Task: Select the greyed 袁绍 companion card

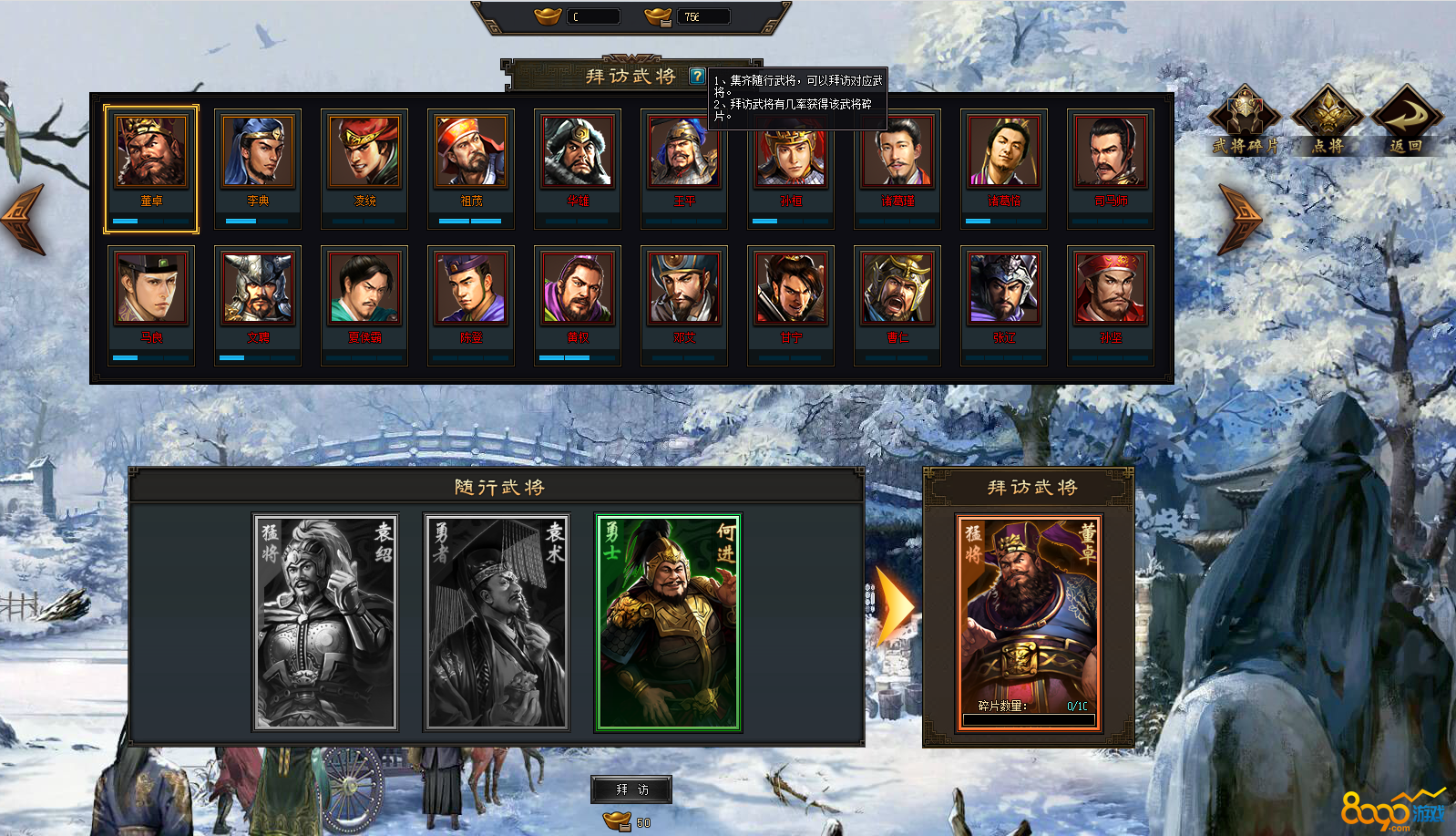Action: [x=325, y=623]
